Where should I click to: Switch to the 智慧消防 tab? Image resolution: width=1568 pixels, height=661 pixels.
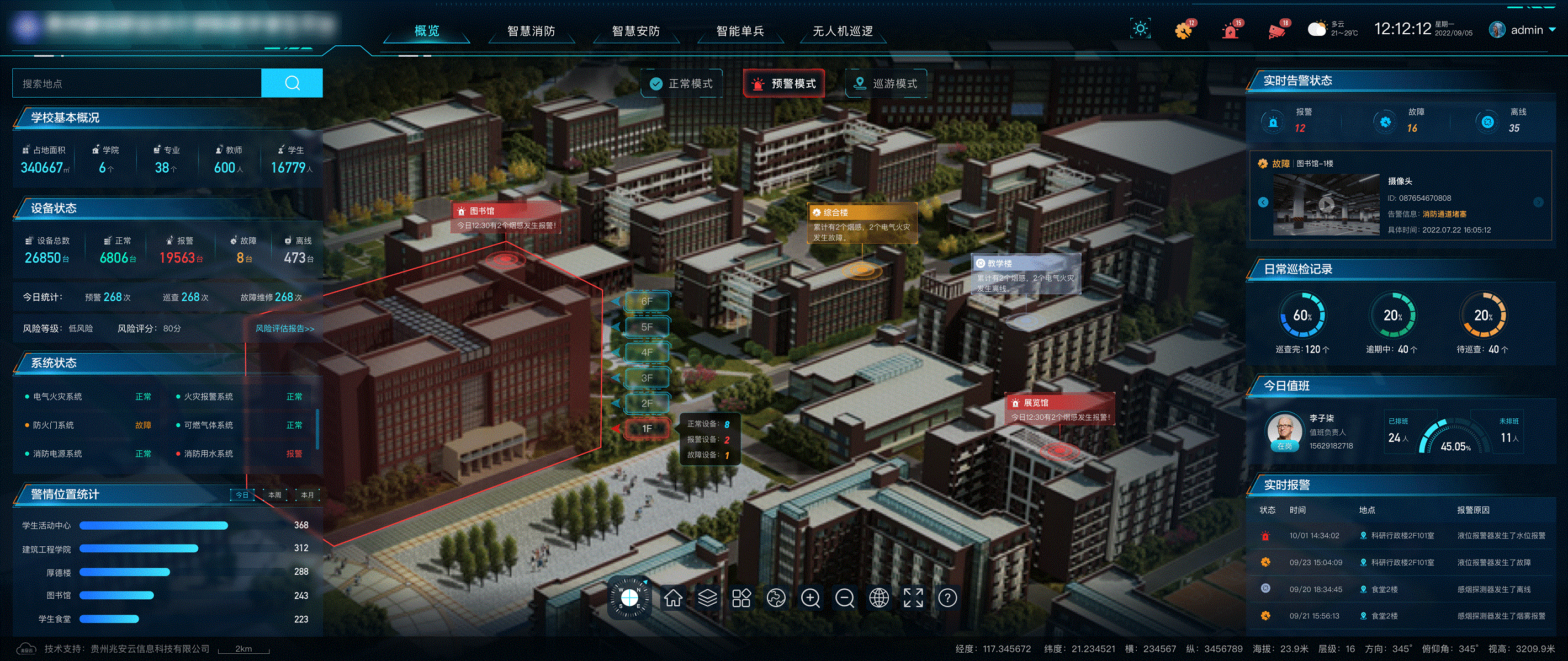point(531,31)
